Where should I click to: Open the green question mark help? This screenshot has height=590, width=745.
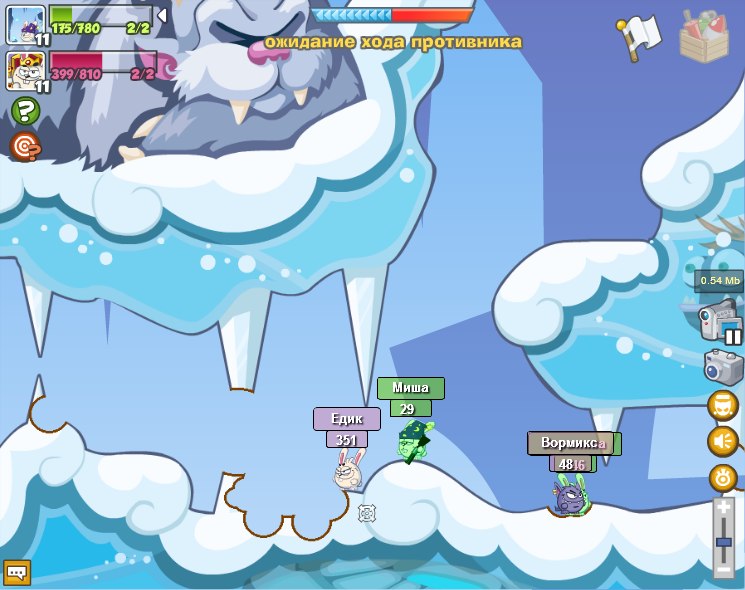[25, 110]
